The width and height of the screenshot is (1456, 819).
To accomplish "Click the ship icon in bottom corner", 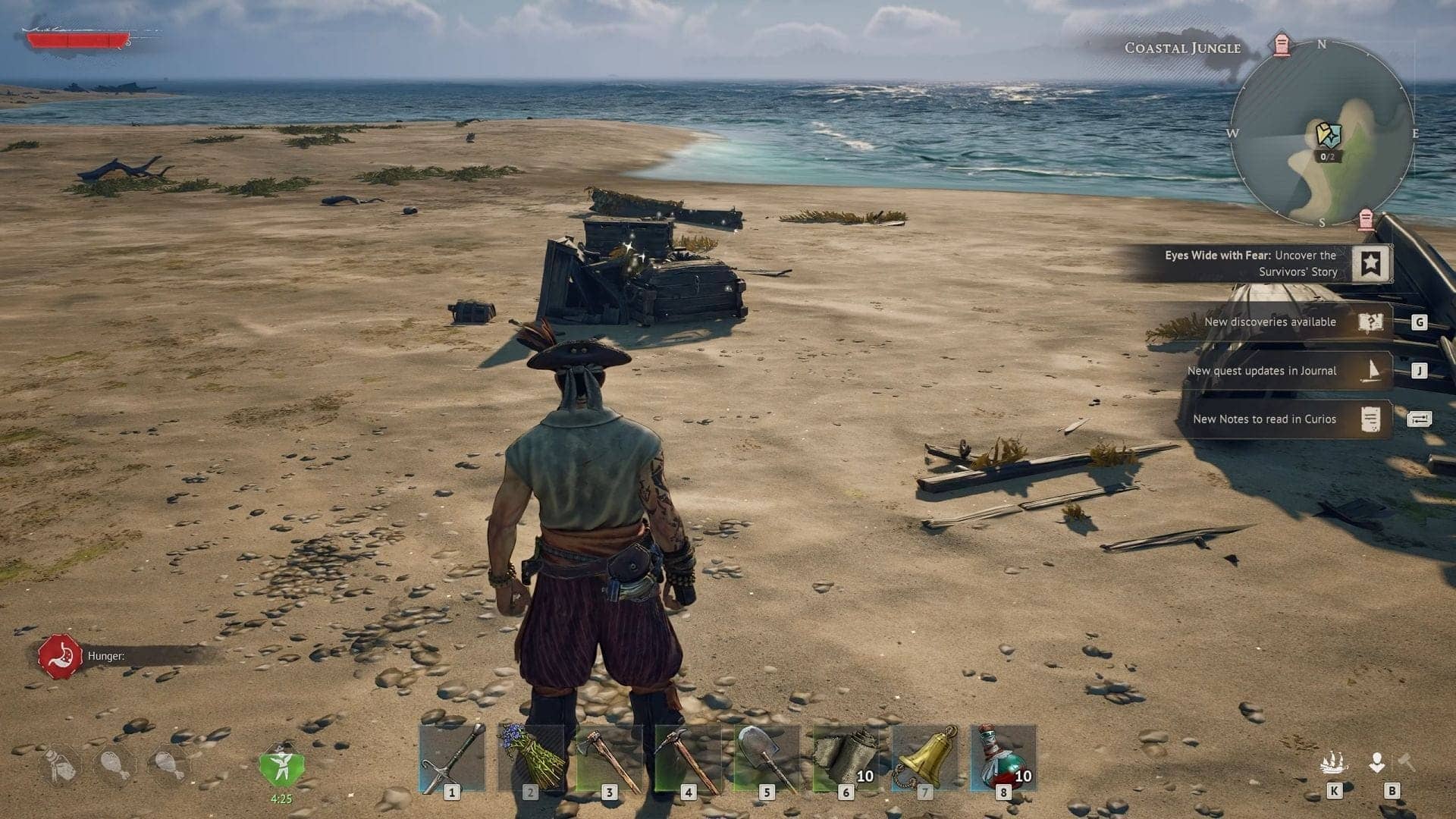I will 1333,763.
